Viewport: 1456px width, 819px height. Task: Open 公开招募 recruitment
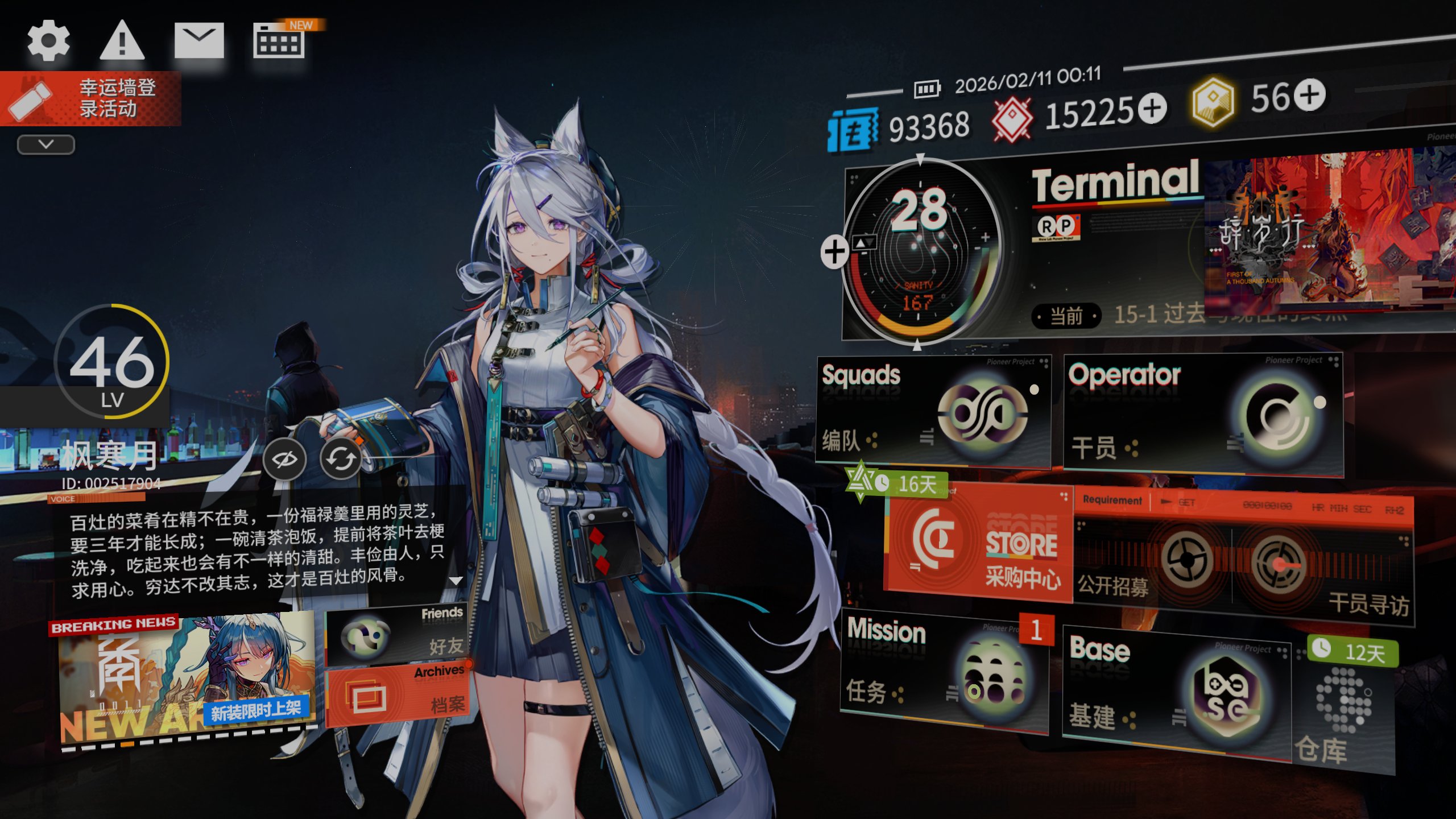tap(1152, 563)
